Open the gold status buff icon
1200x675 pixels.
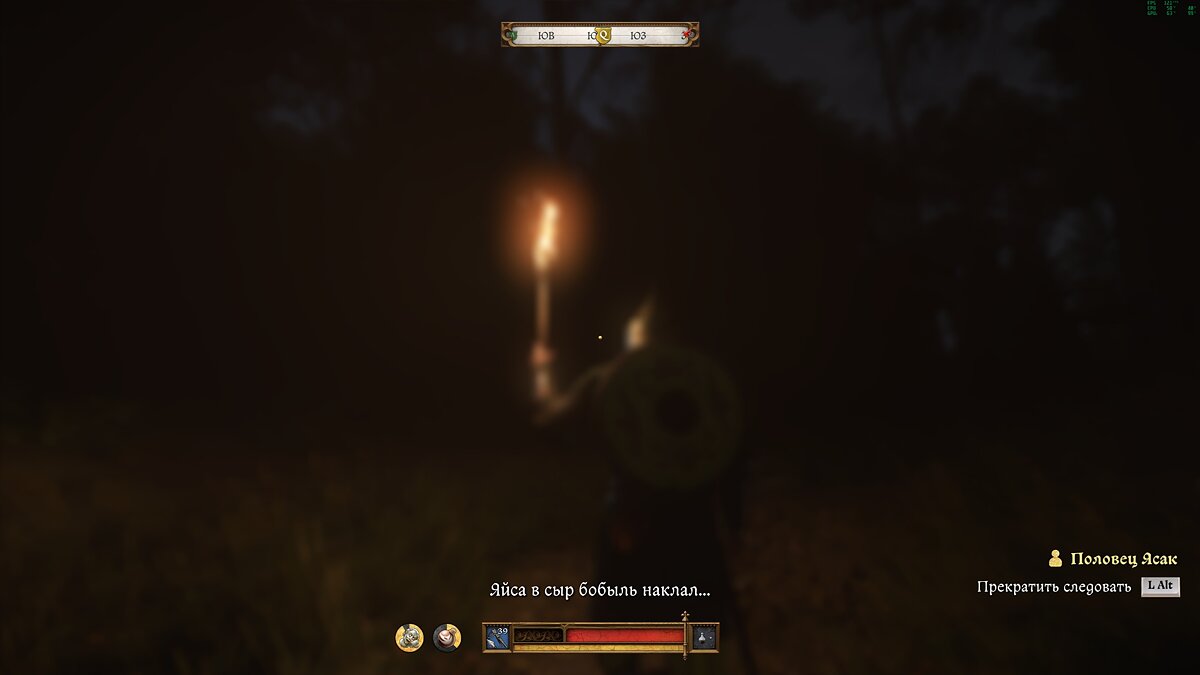(409, 637)
